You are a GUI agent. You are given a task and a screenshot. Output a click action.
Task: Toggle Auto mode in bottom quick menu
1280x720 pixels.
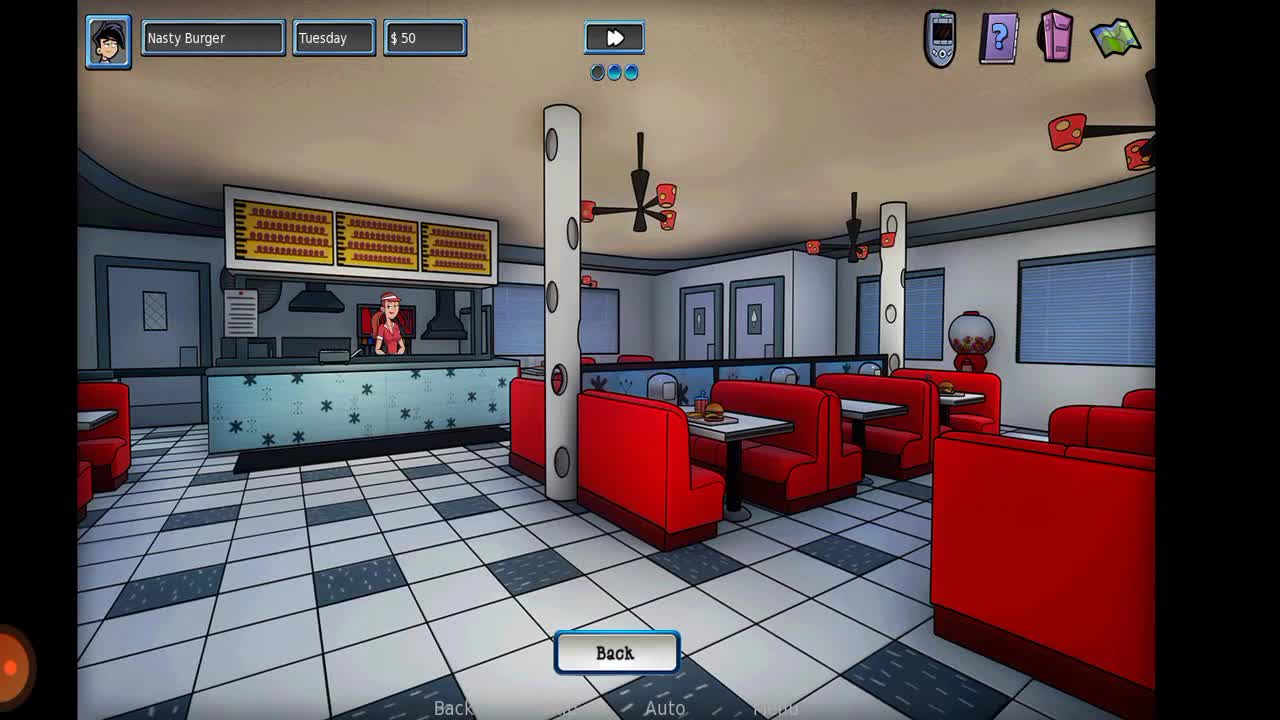(x=665, y=708)
